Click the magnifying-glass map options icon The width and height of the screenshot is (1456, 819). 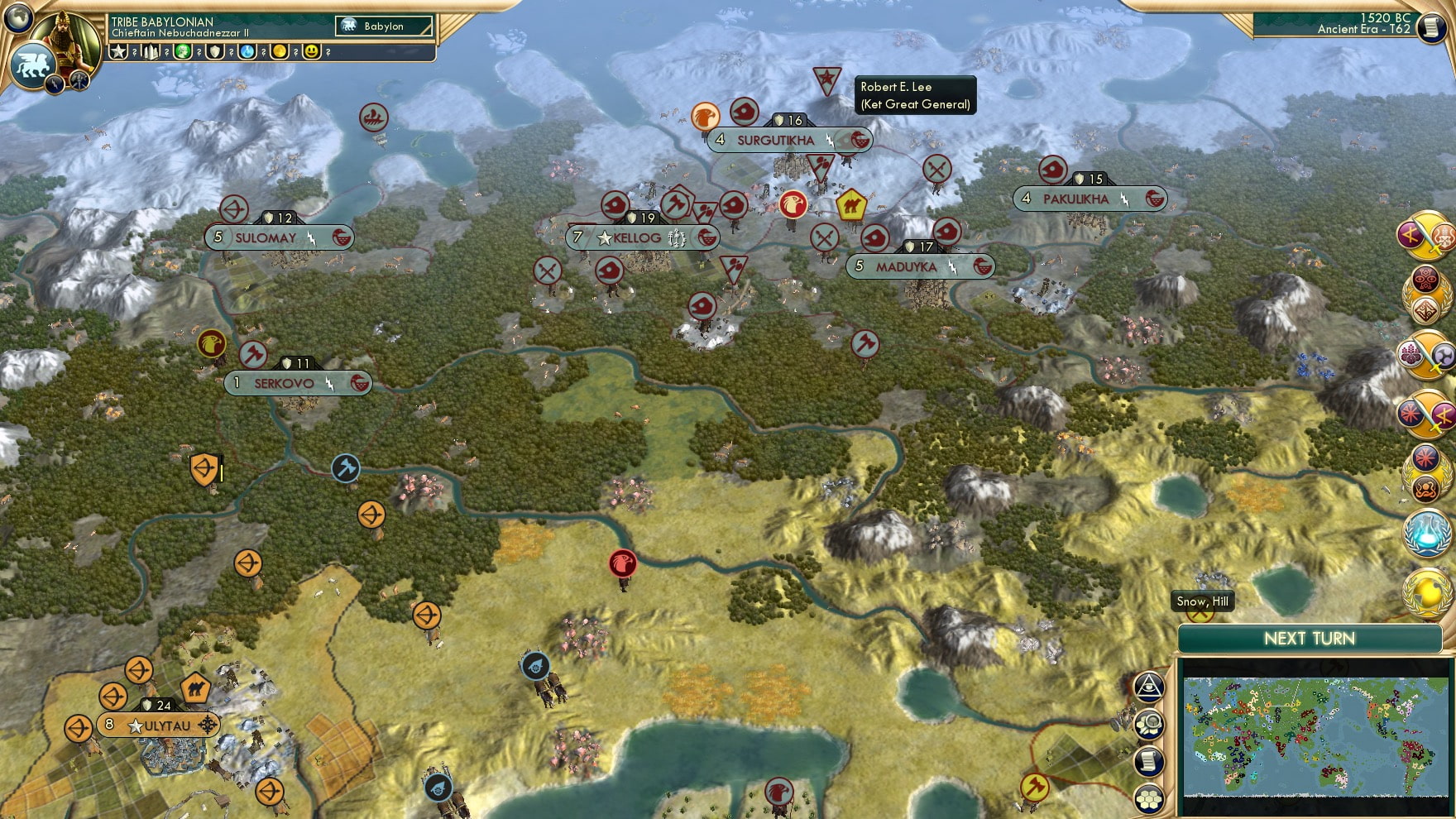pyautogui.click(x=1150, y=726)
